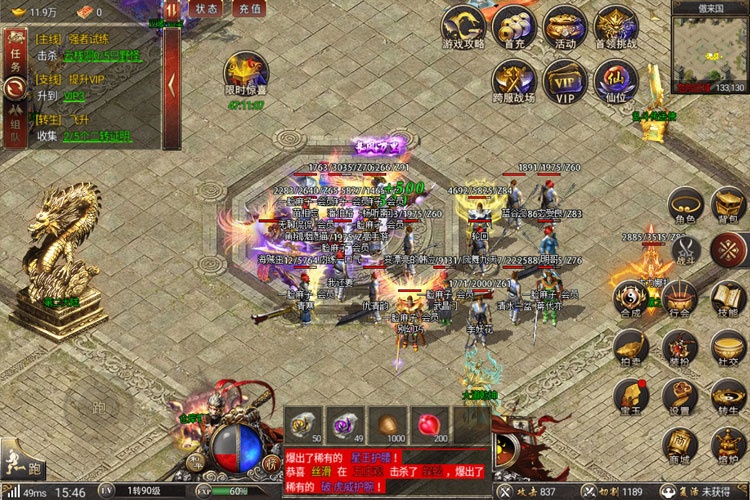The height and width of the screenshot is (500, 750).
Task: Open the 仙位 immortal rank icon
Action: click(x=615, y=78)
